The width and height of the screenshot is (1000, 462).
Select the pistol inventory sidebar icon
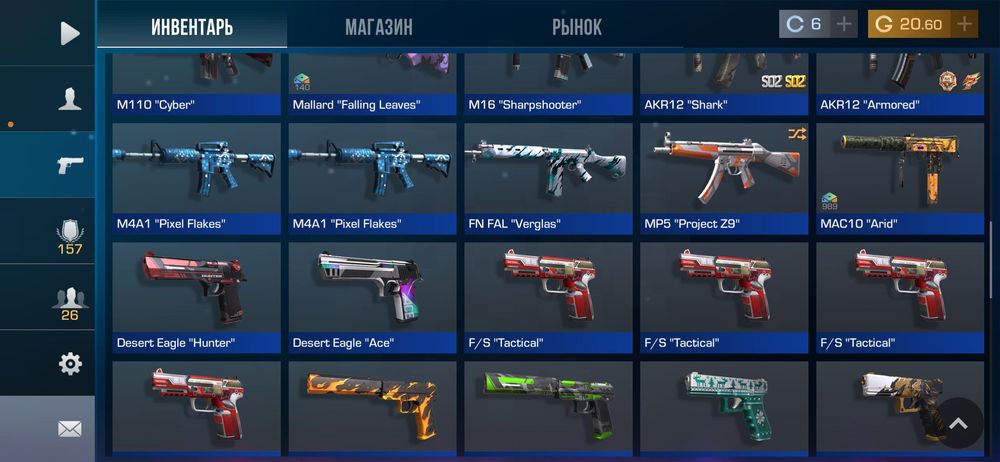[x=70, y=165]
